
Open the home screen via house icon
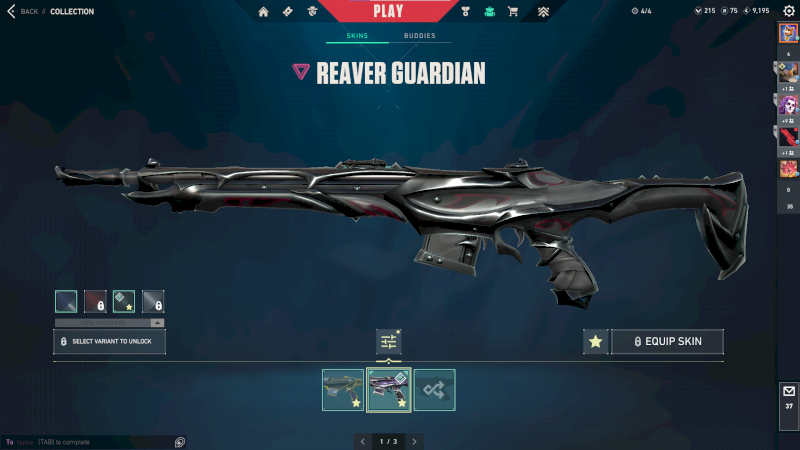click(264, 12)
